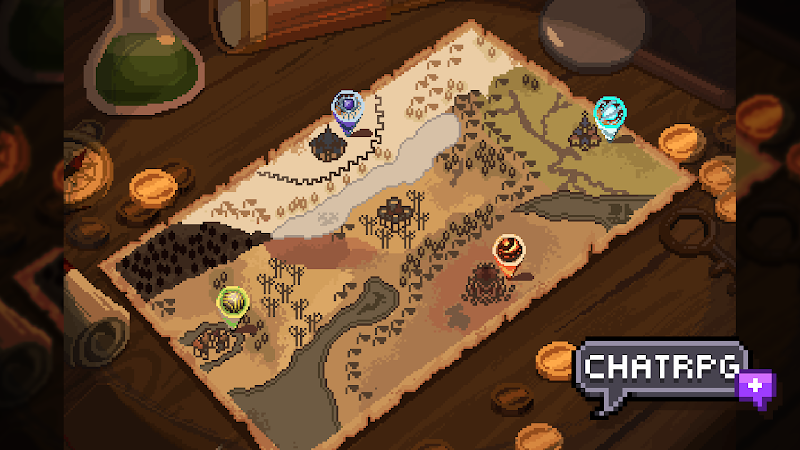800x450 pixels.
Task: Select the purple map marker pin
Action: (347, 106)
